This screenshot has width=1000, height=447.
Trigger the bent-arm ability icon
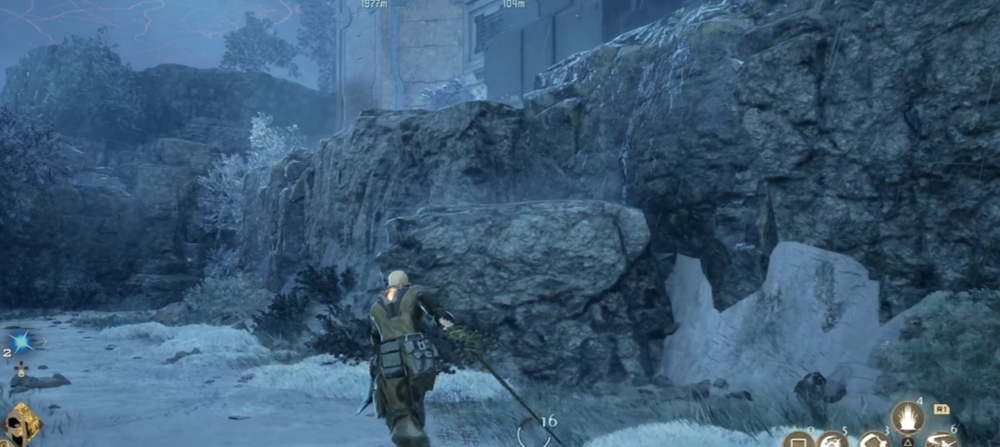875,441
